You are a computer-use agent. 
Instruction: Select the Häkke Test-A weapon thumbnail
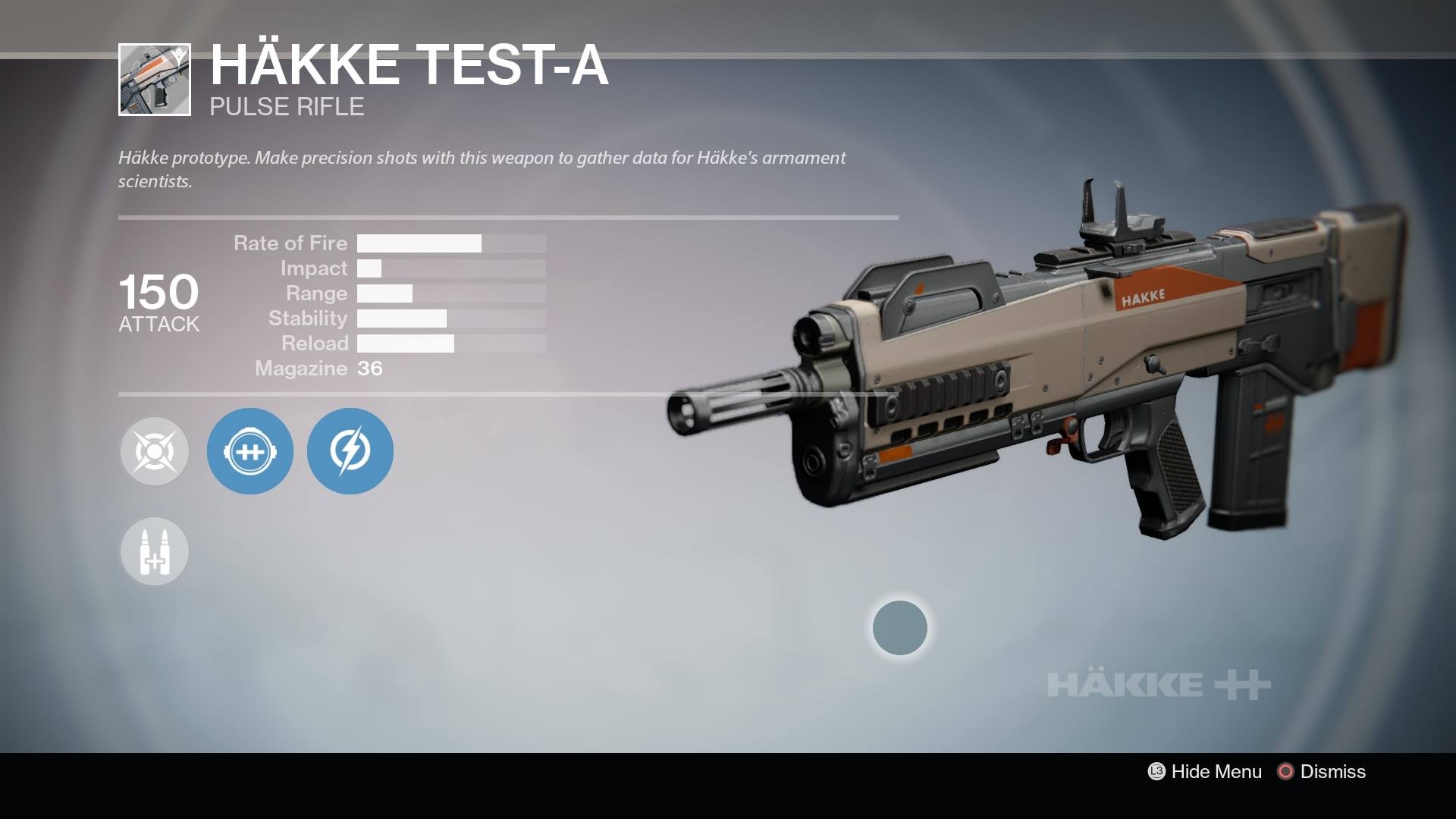click(155, 80)
